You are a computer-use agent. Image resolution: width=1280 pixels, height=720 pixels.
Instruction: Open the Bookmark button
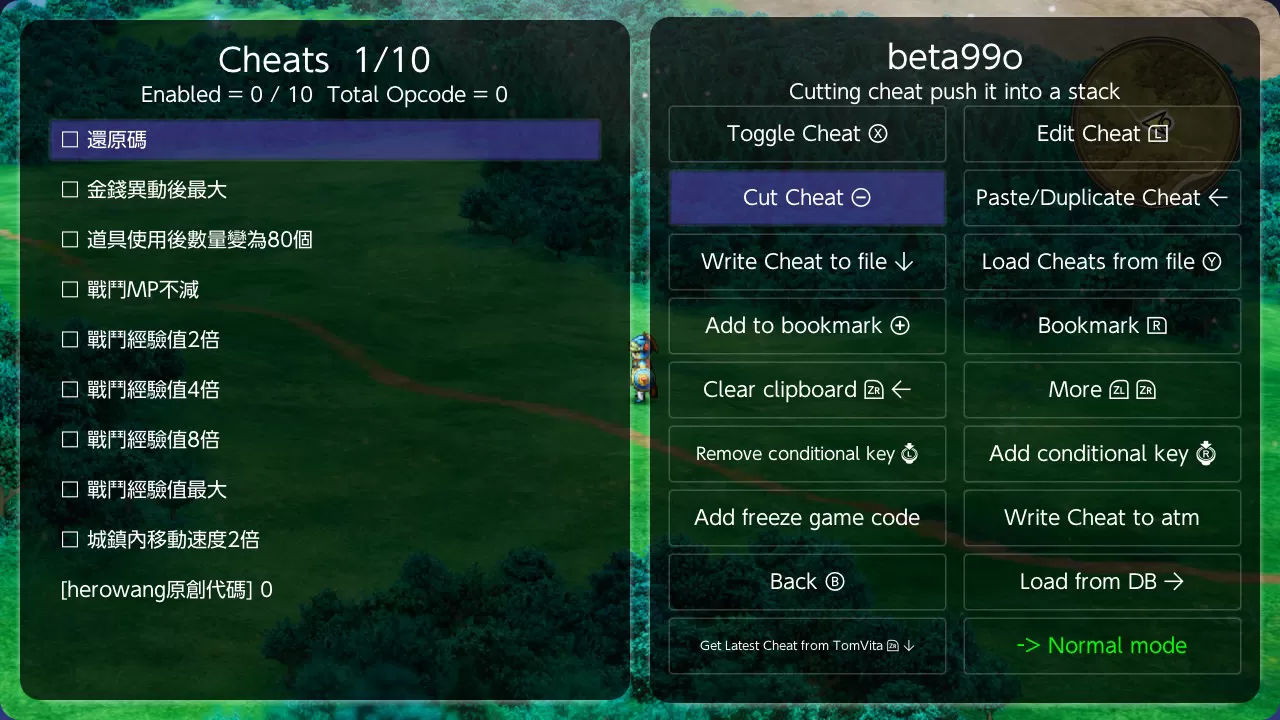[1101, 326]
